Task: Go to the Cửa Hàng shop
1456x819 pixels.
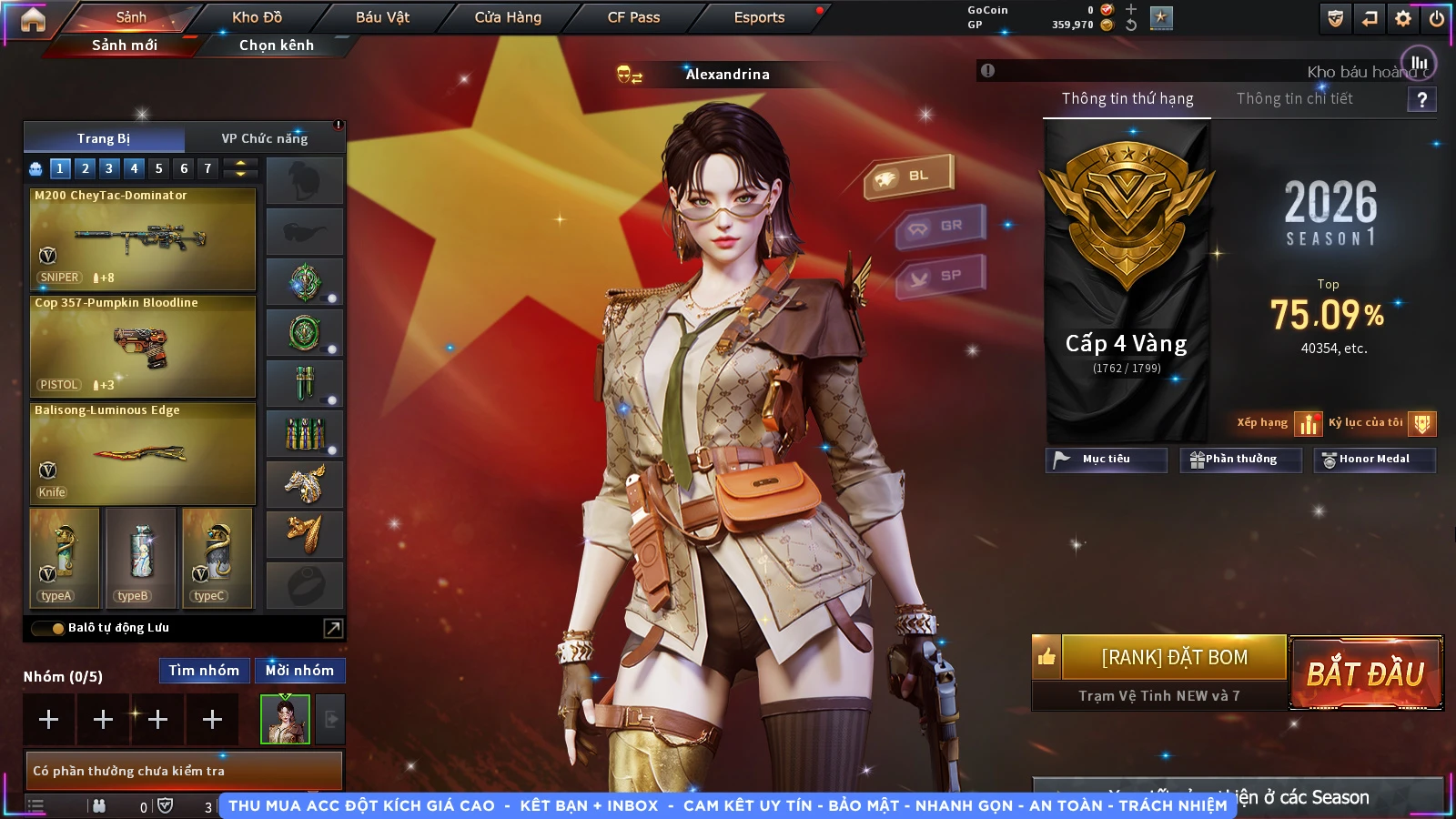Action: (508, 17)
